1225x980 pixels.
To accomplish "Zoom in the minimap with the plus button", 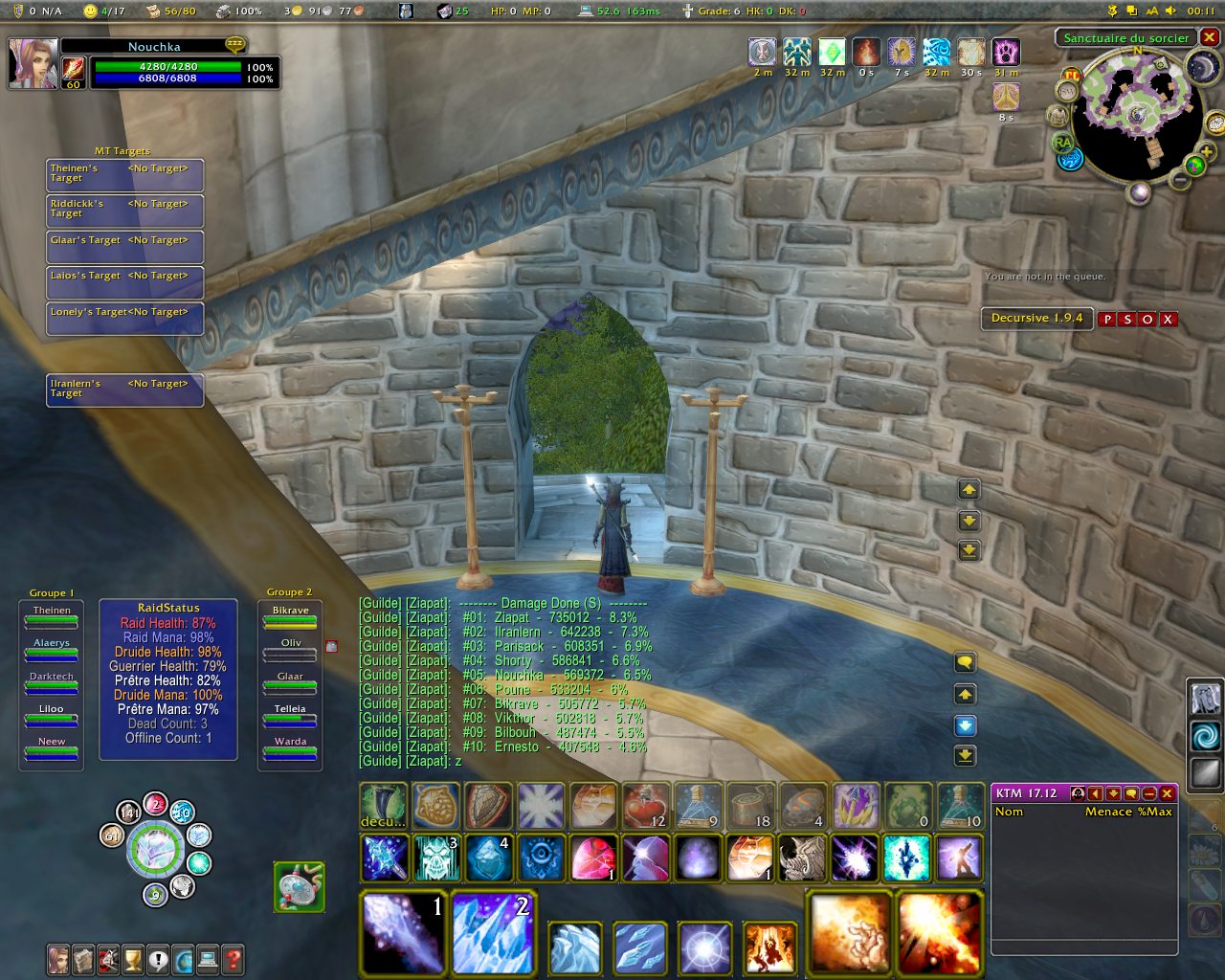I will [1206, 152].
